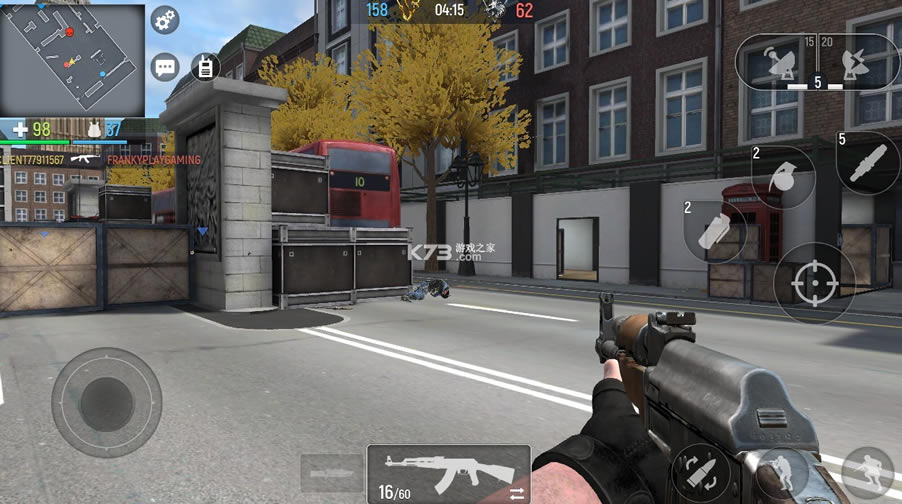Open the gear settings menu

pos(165,19)
